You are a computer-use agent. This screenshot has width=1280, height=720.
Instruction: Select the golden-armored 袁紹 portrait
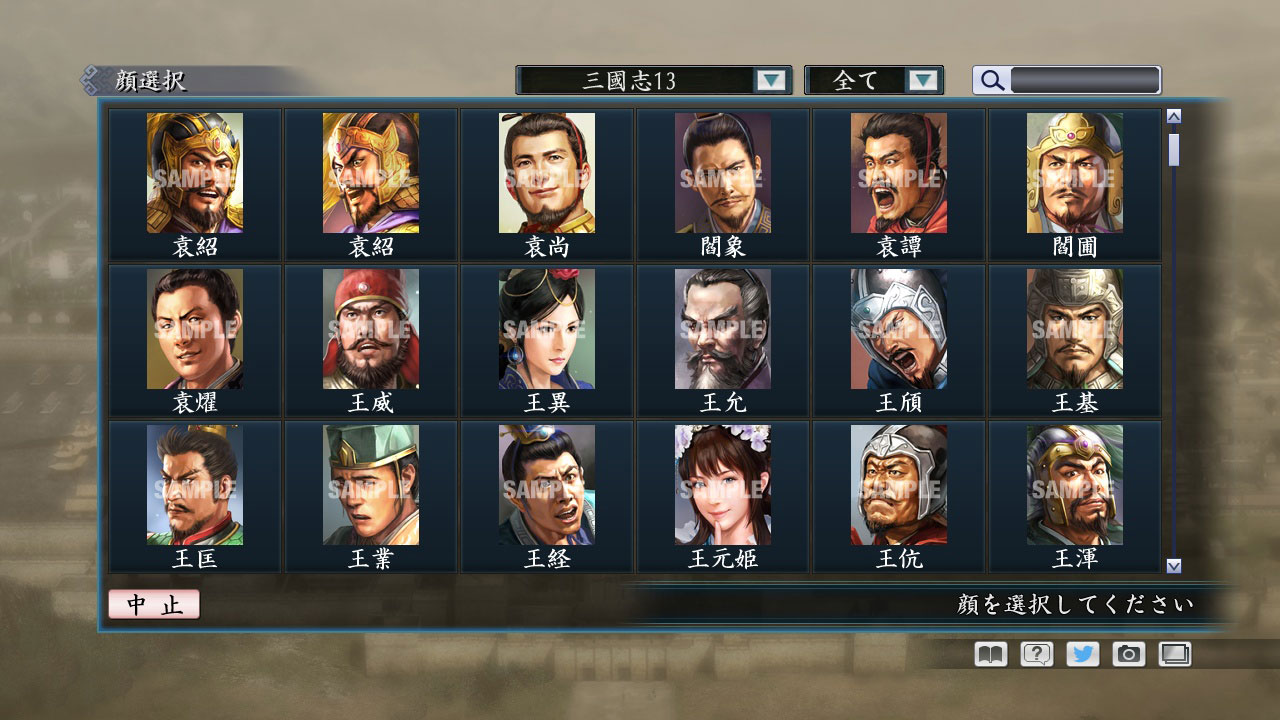point(194,172)
